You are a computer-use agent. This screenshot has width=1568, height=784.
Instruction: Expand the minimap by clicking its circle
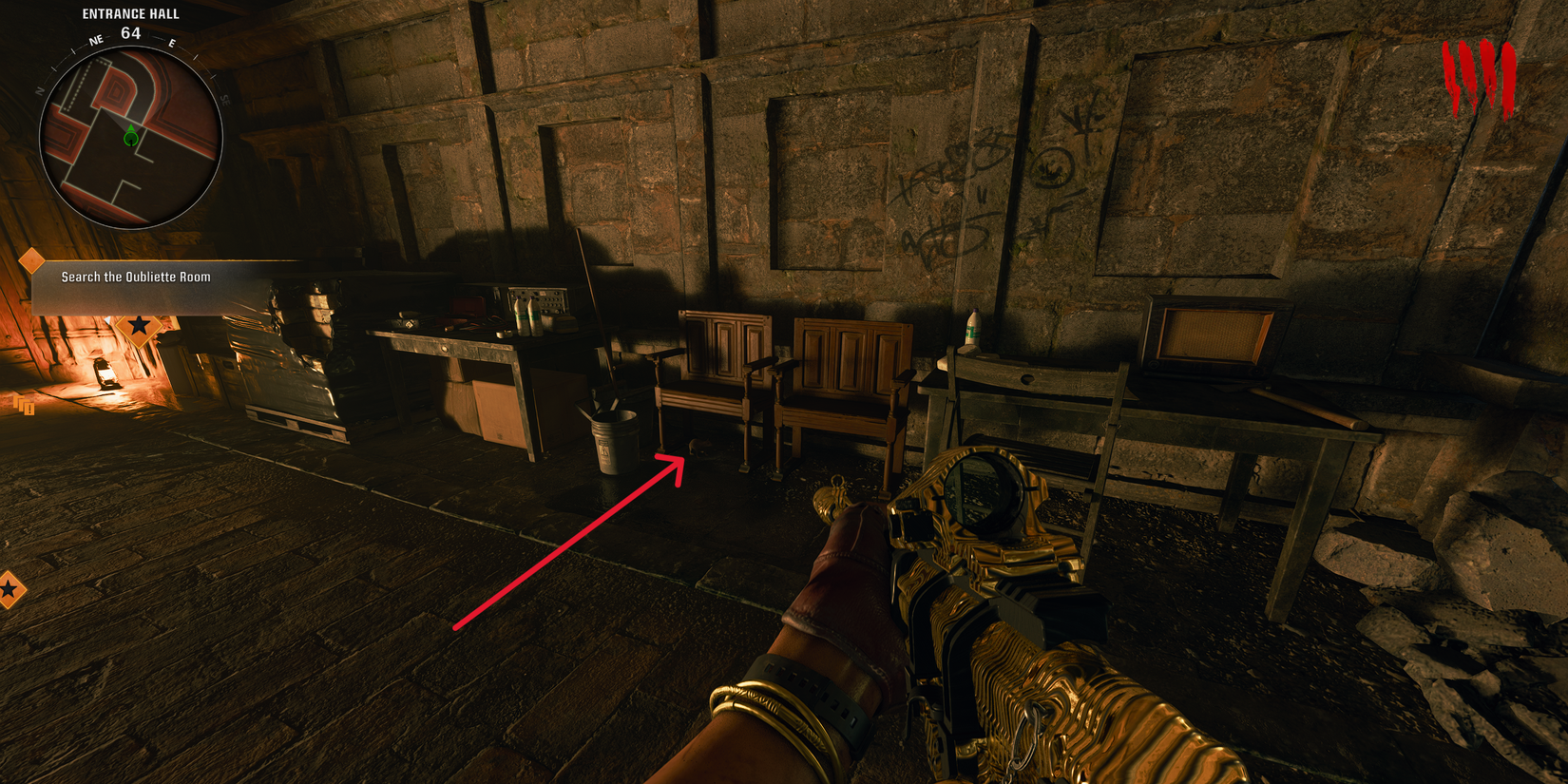(130, 128)
